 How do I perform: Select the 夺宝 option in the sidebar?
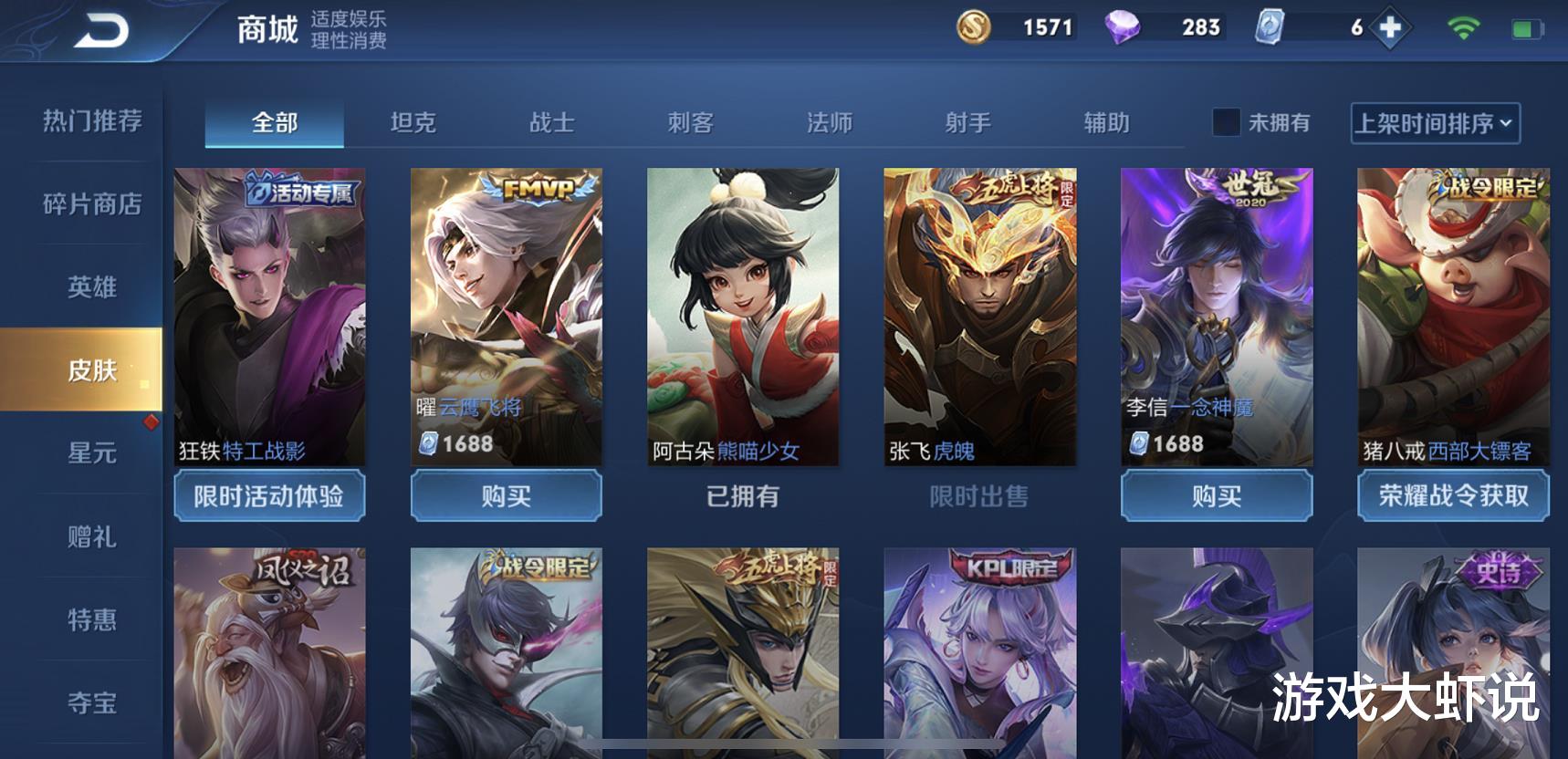[91, 704]
